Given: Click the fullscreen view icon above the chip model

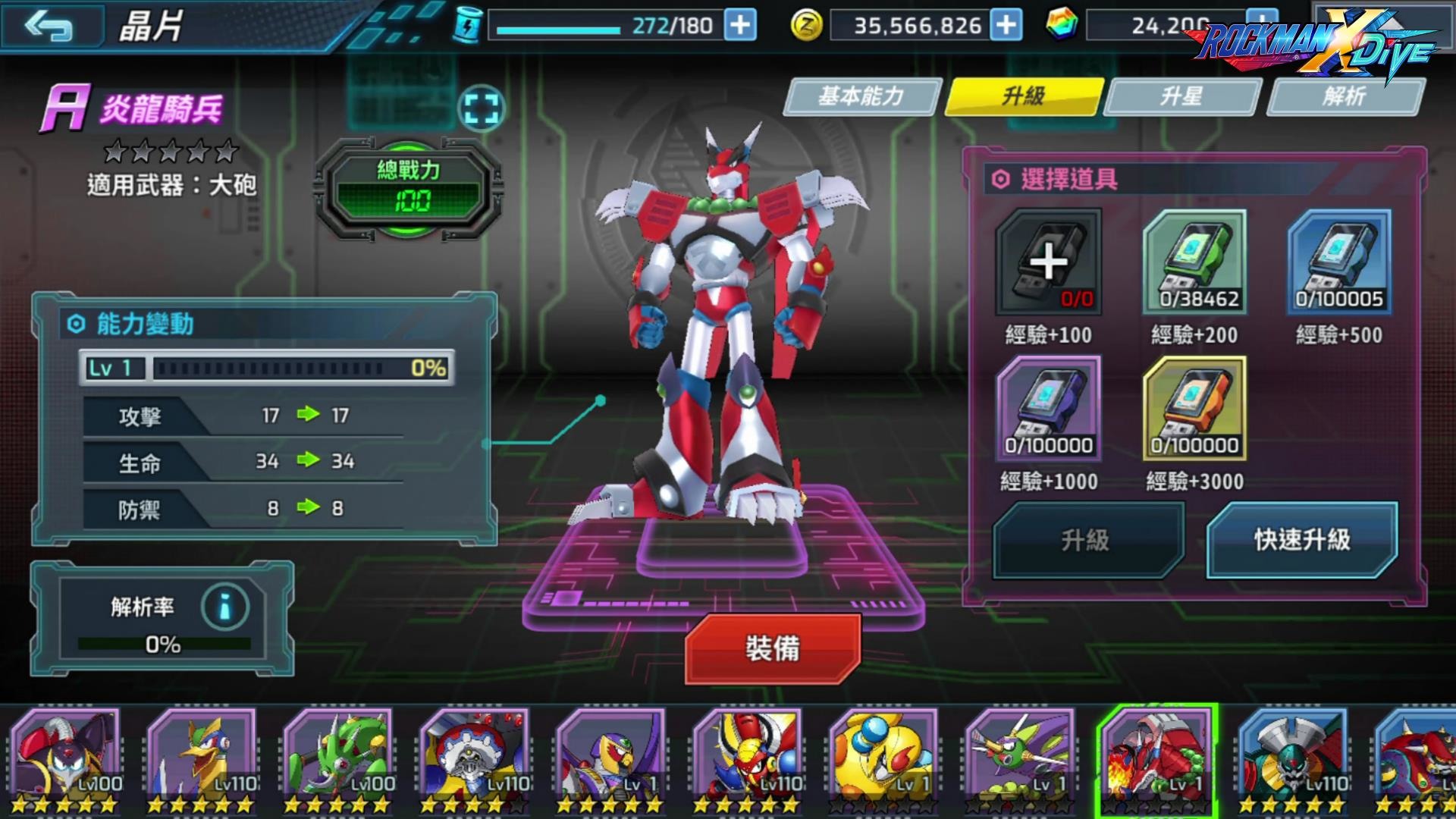Looking at the screenshot, I should pos(483,108).
